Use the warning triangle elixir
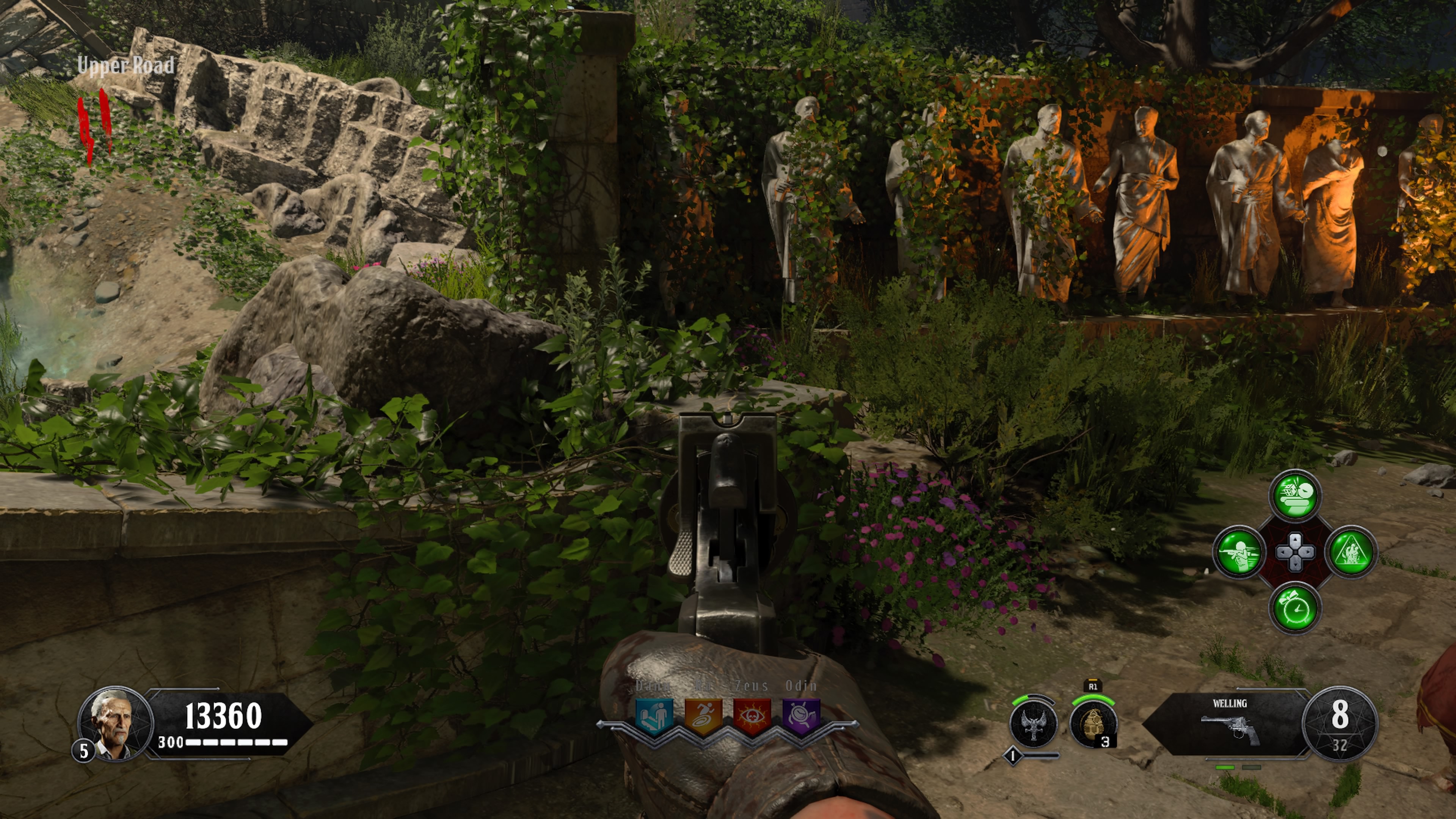 click(1351, 552)
